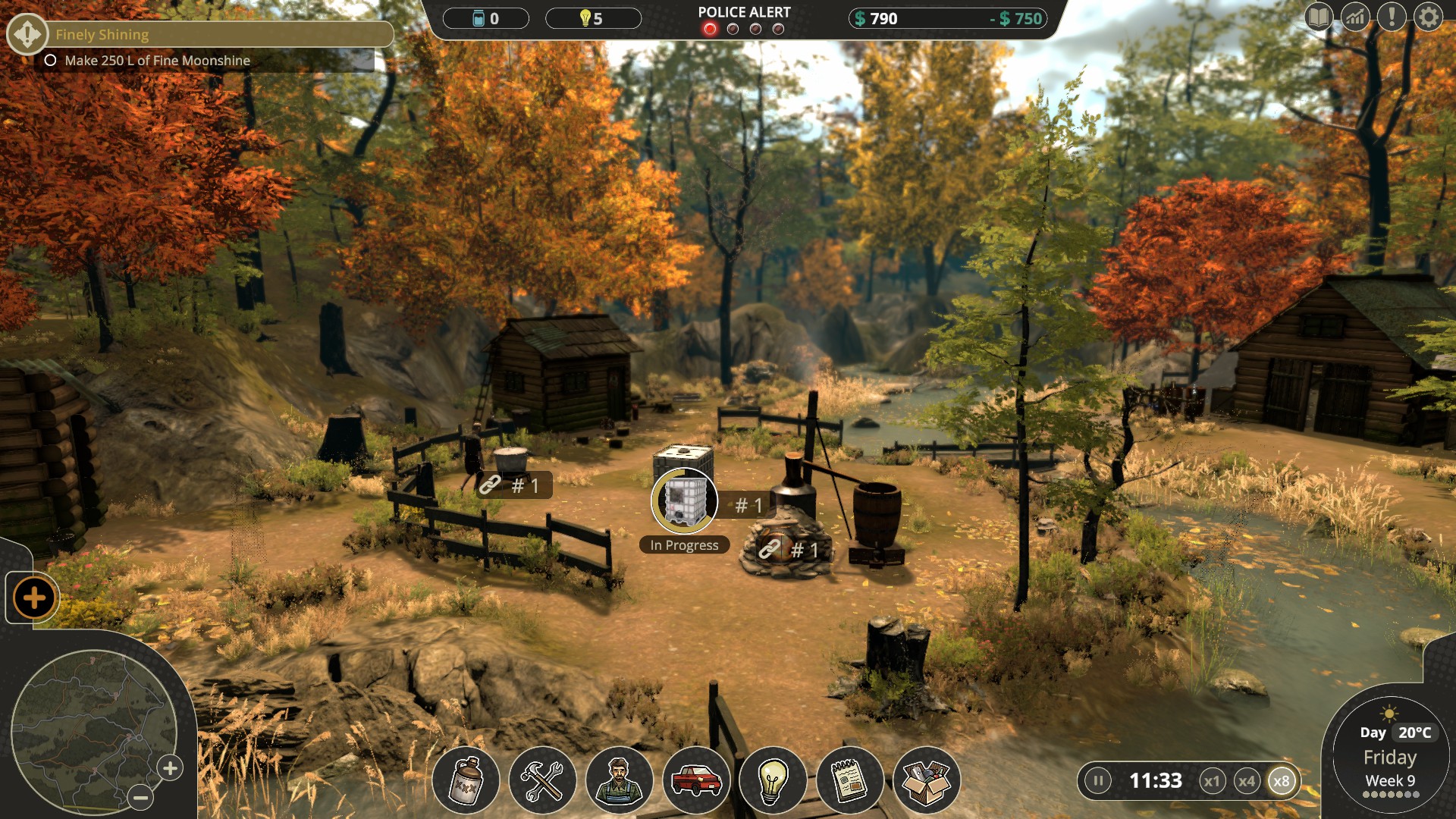
Task: Select x8 game speed
Action: [x=1282, y=781]
